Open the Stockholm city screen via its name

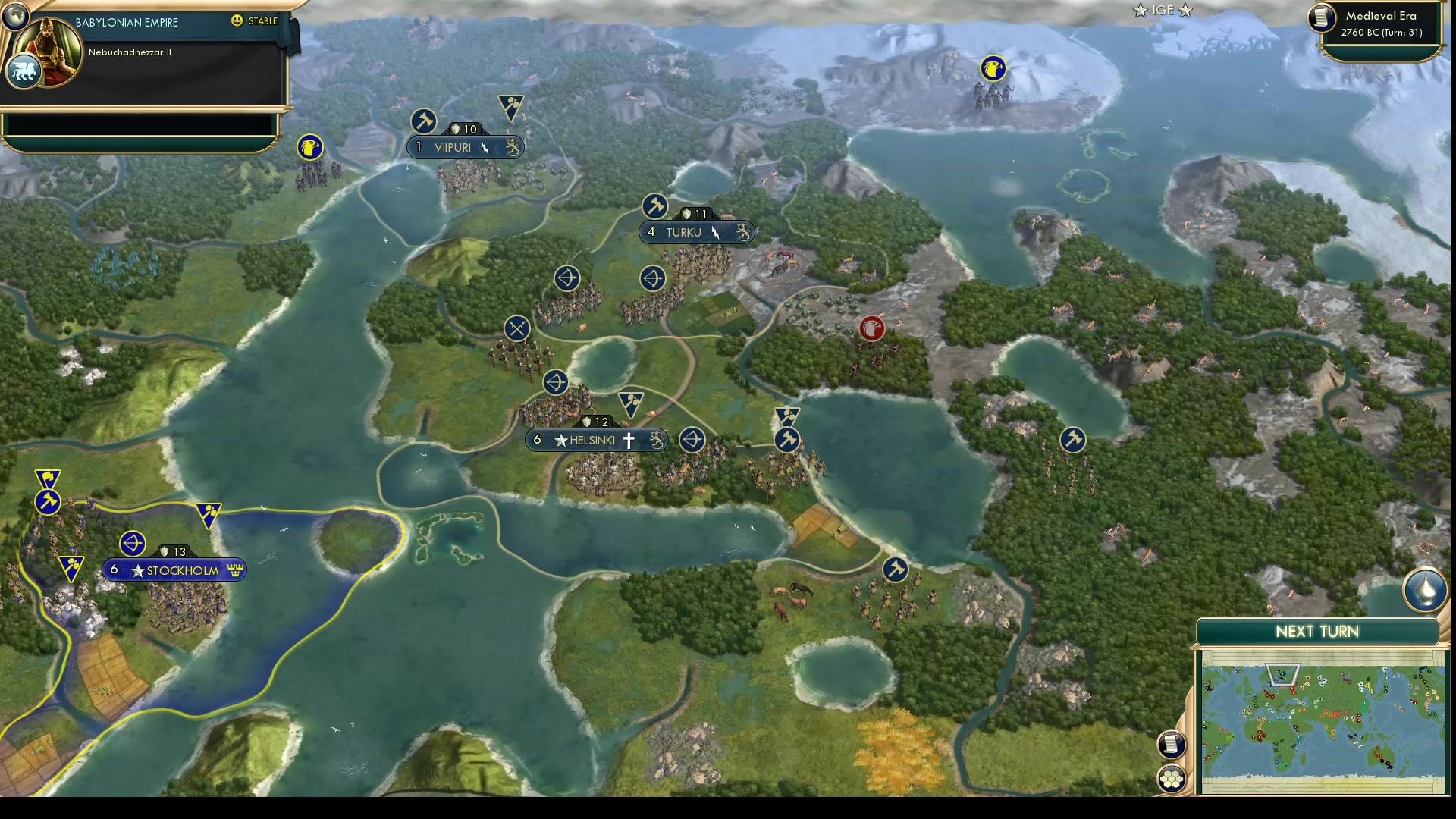tap(182, 570)
